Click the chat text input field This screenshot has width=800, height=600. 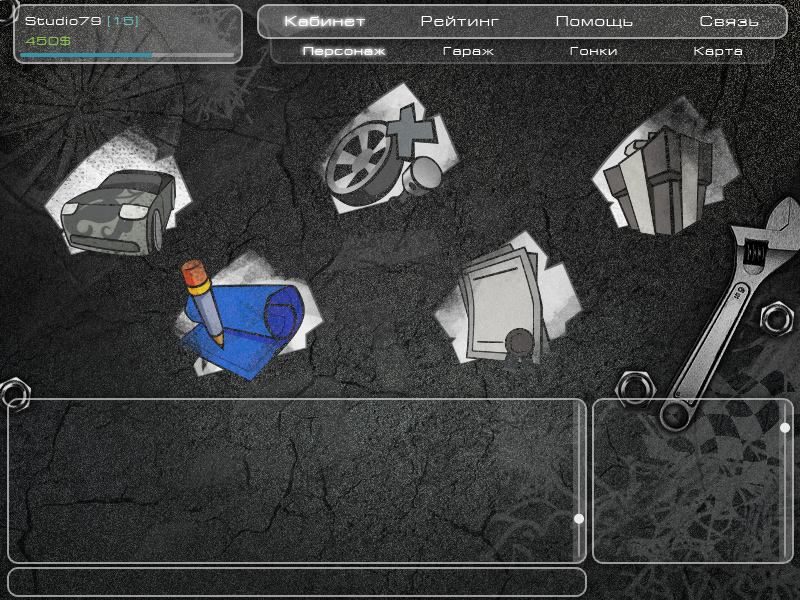pos(296,581)
